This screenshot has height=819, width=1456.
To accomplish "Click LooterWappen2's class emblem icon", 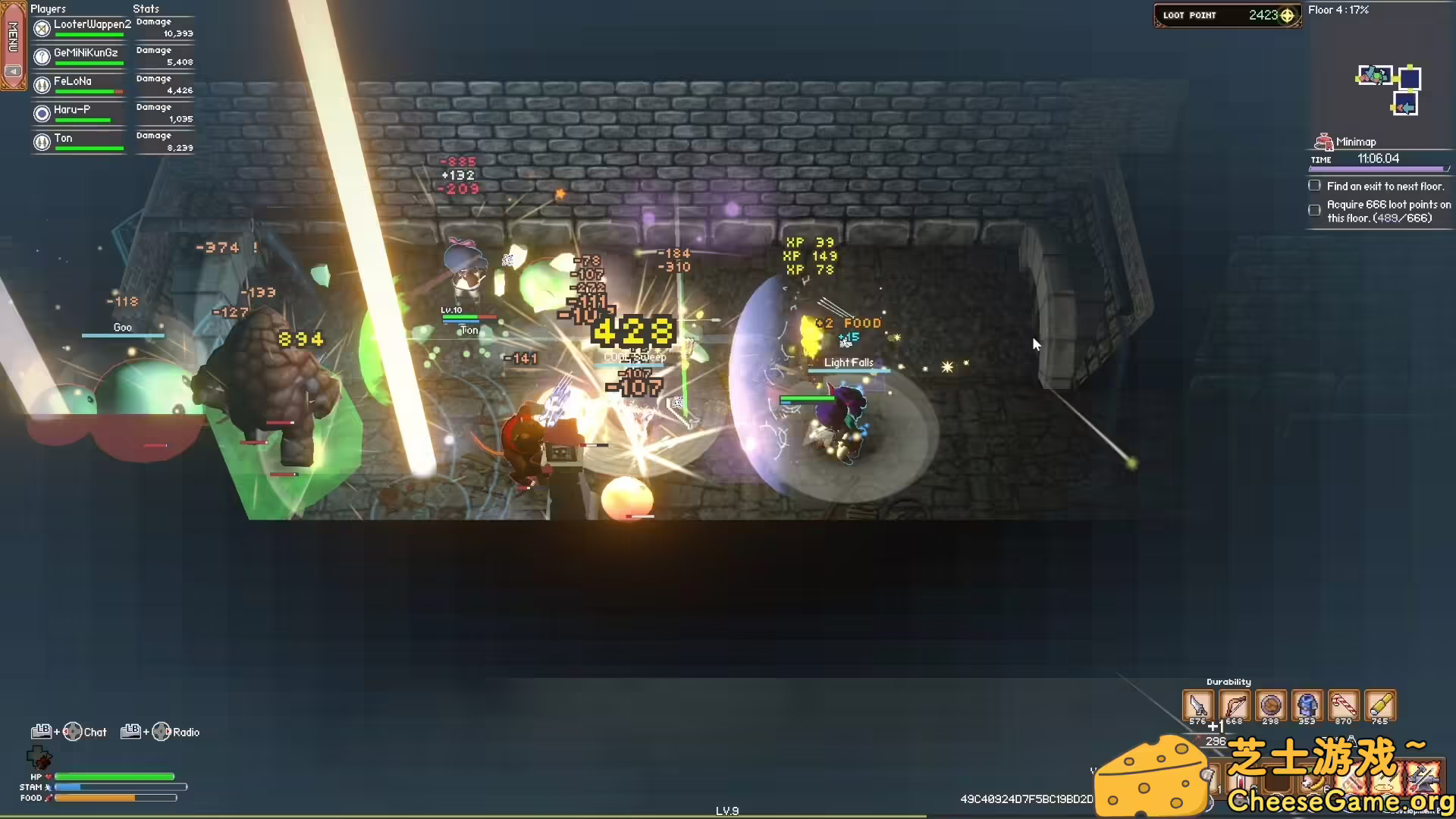I will 42,28.
